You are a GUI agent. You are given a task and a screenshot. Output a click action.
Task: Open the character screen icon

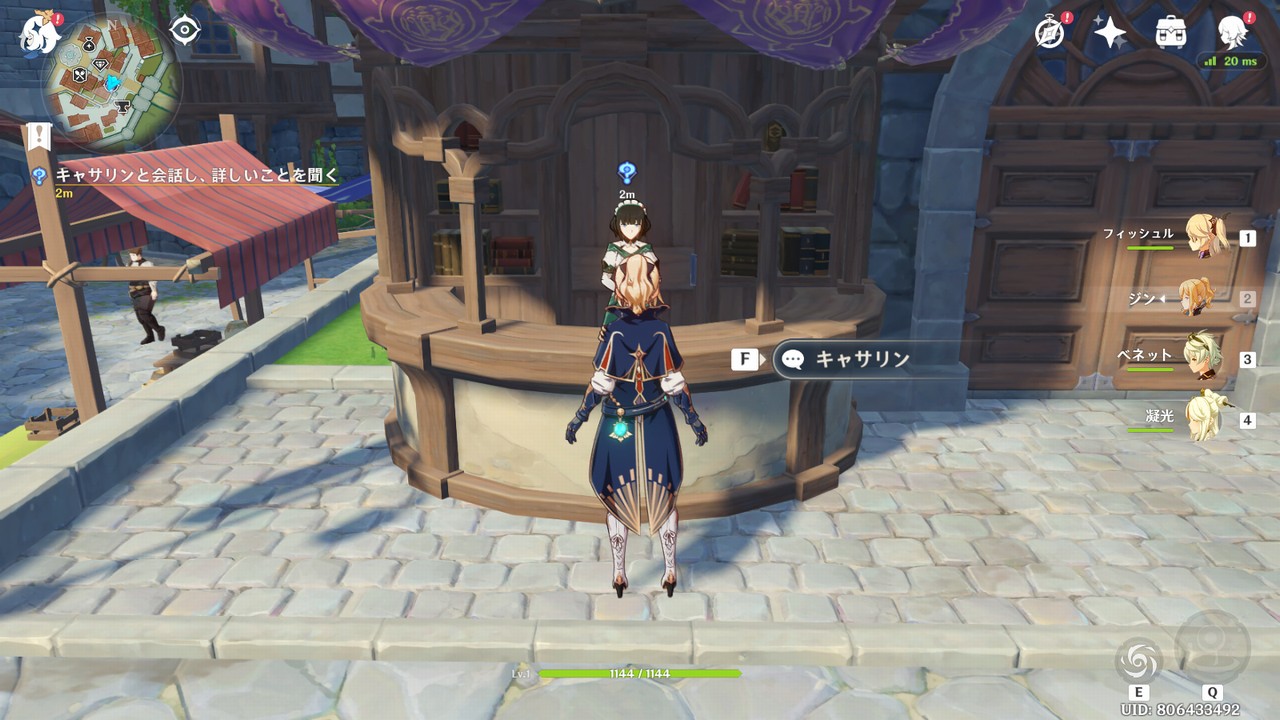pos(1233,33)
